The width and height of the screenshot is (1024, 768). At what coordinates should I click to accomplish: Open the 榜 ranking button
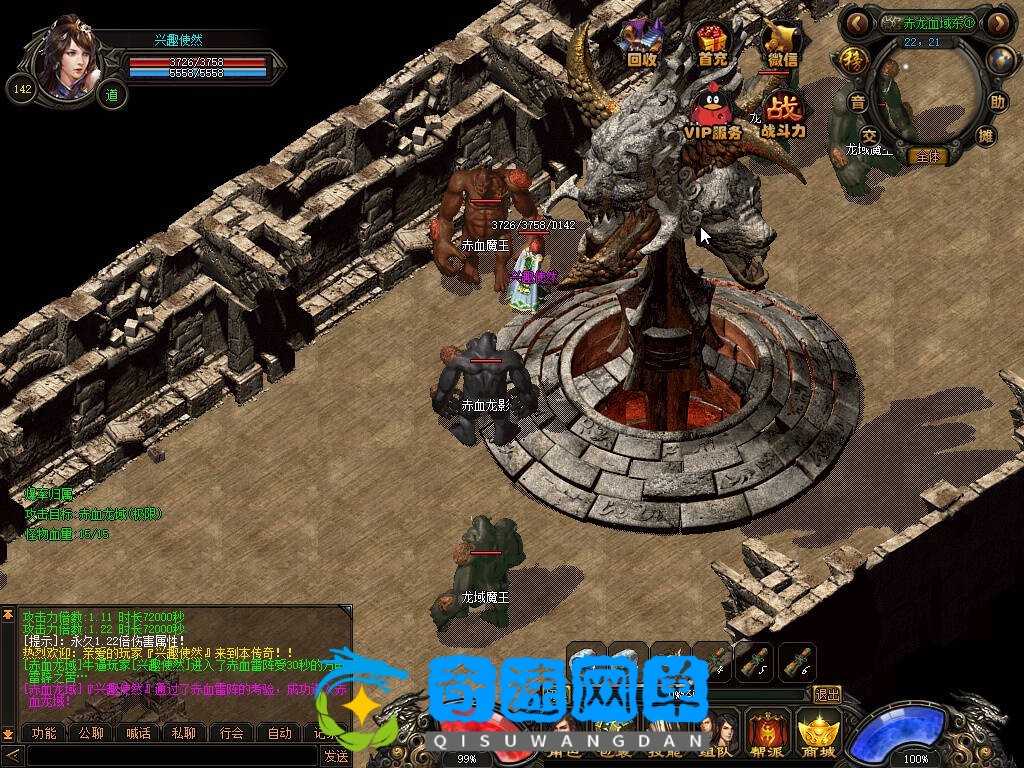[852, 58]
